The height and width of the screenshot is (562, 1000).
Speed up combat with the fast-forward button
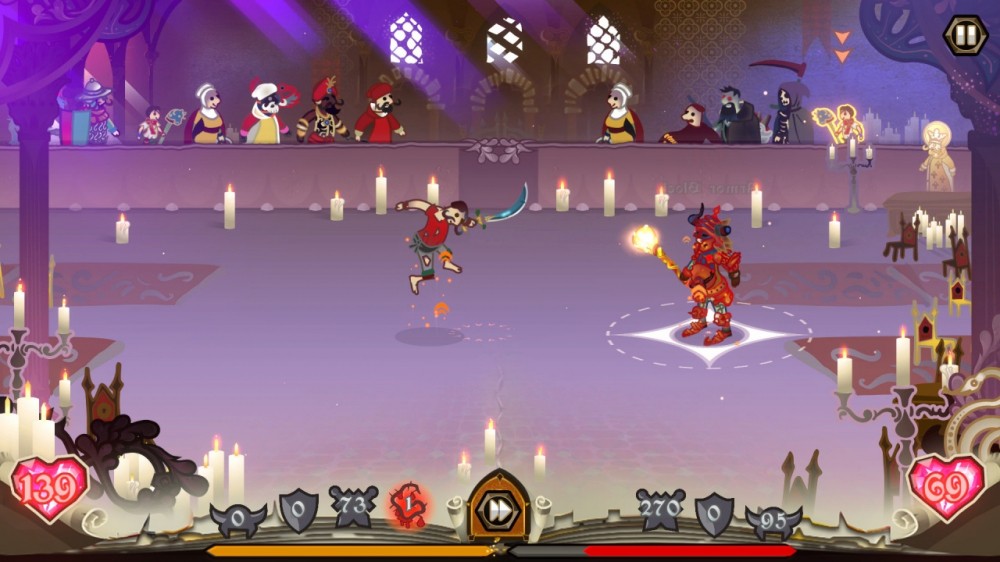click(497, 509)
